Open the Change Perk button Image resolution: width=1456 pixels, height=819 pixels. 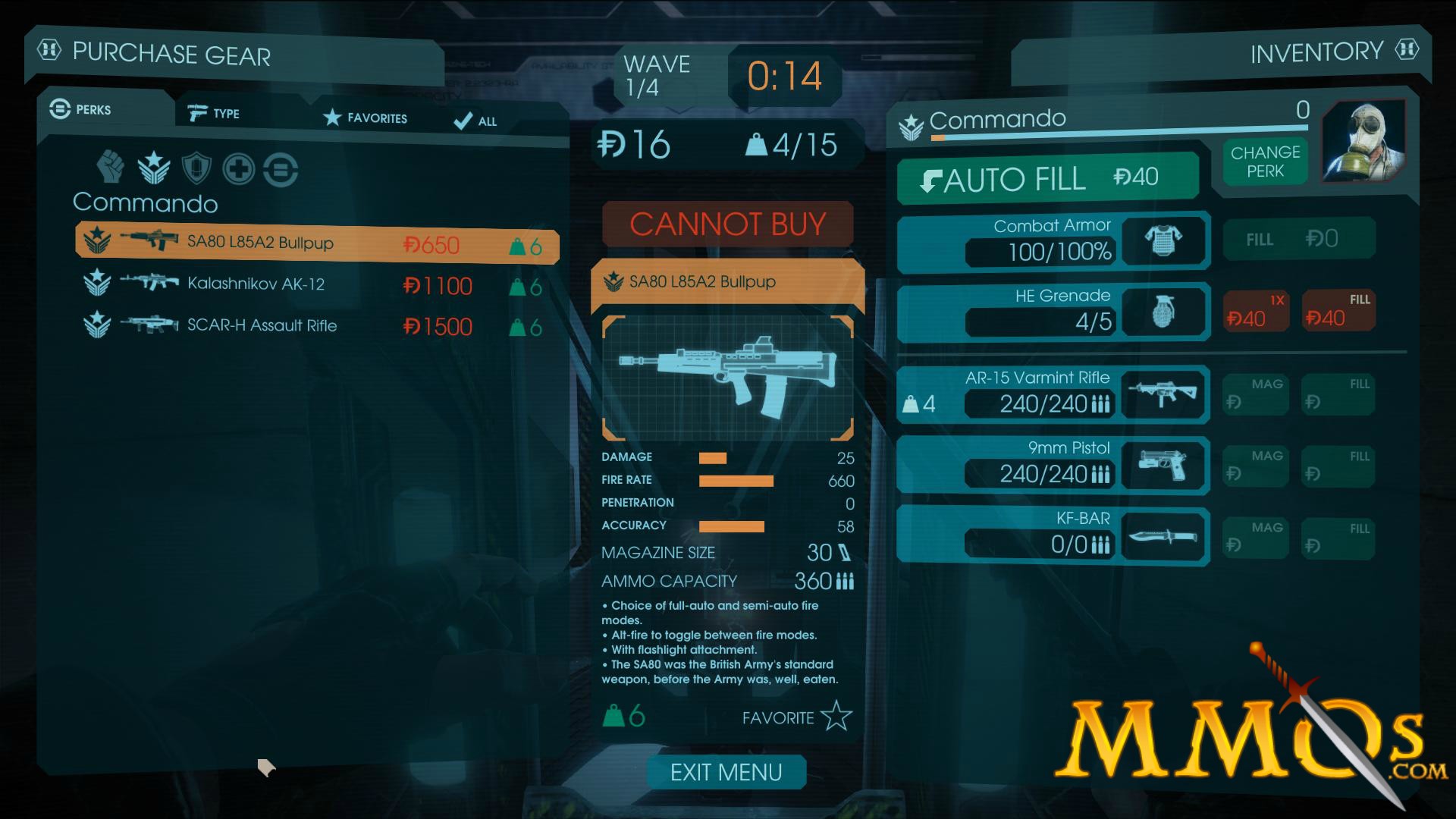click(1265, 162)
